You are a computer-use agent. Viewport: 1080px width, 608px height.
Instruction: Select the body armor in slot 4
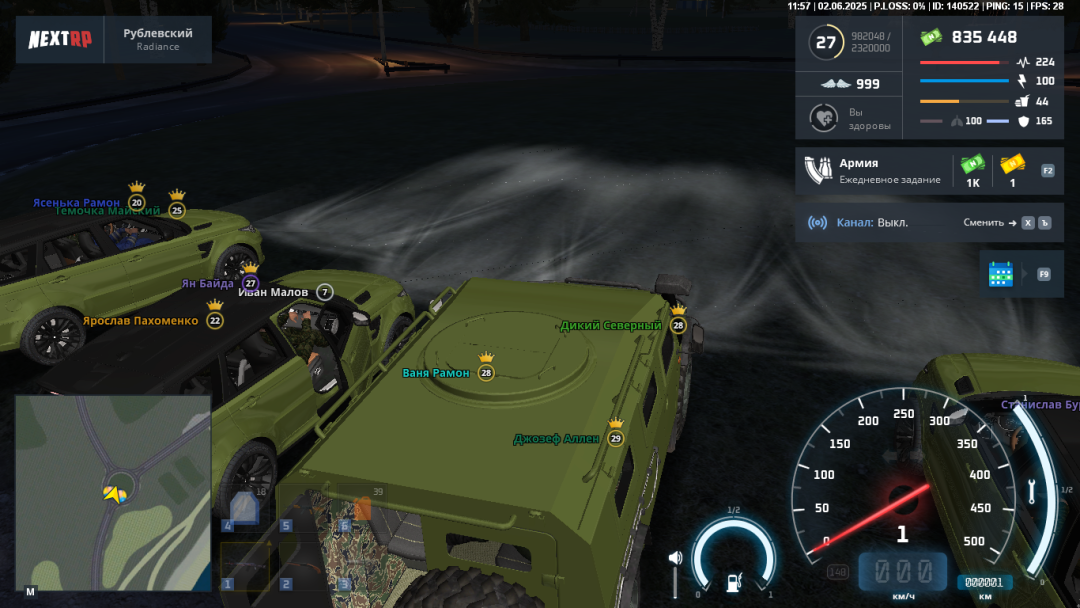(246, 510)
